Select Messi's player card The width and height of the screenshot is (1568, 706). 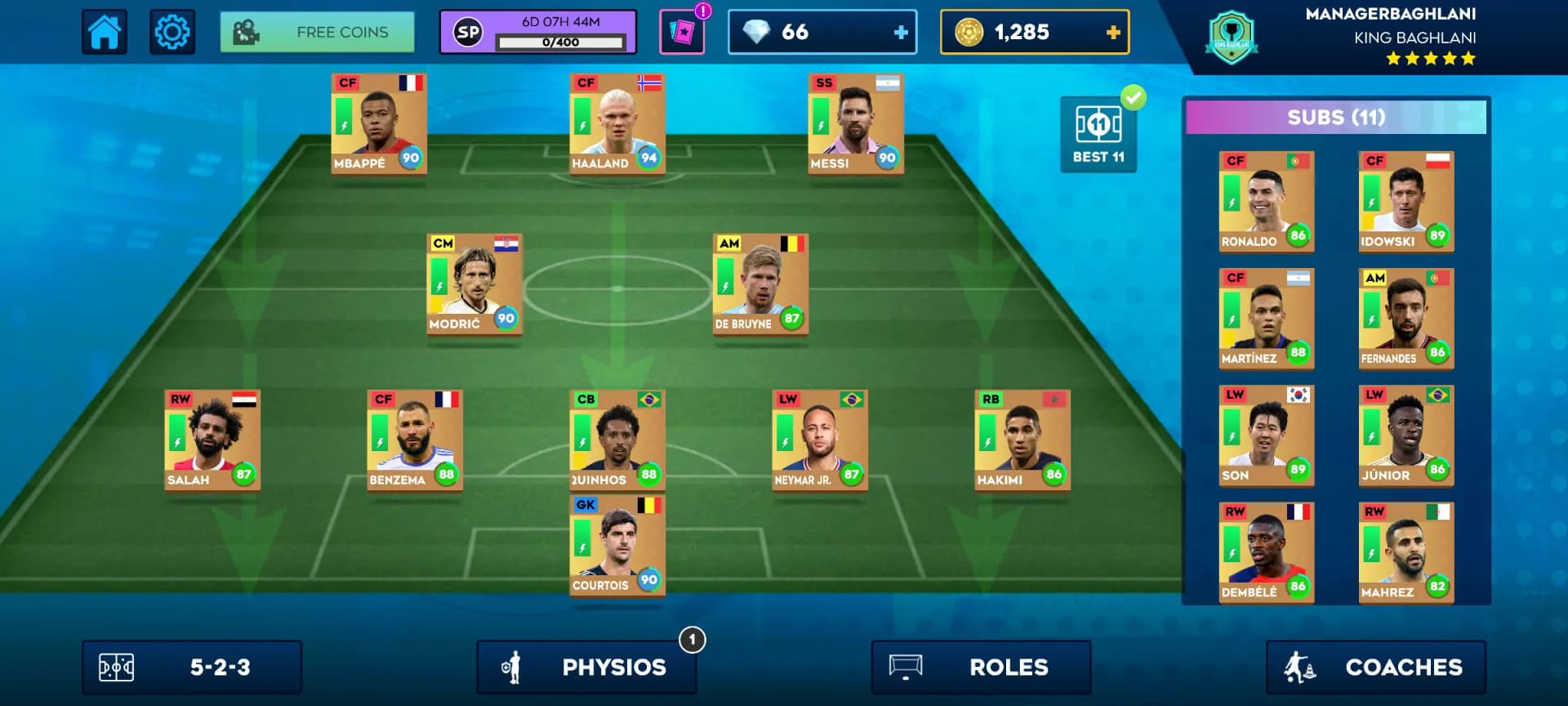(x=856, y=123)
